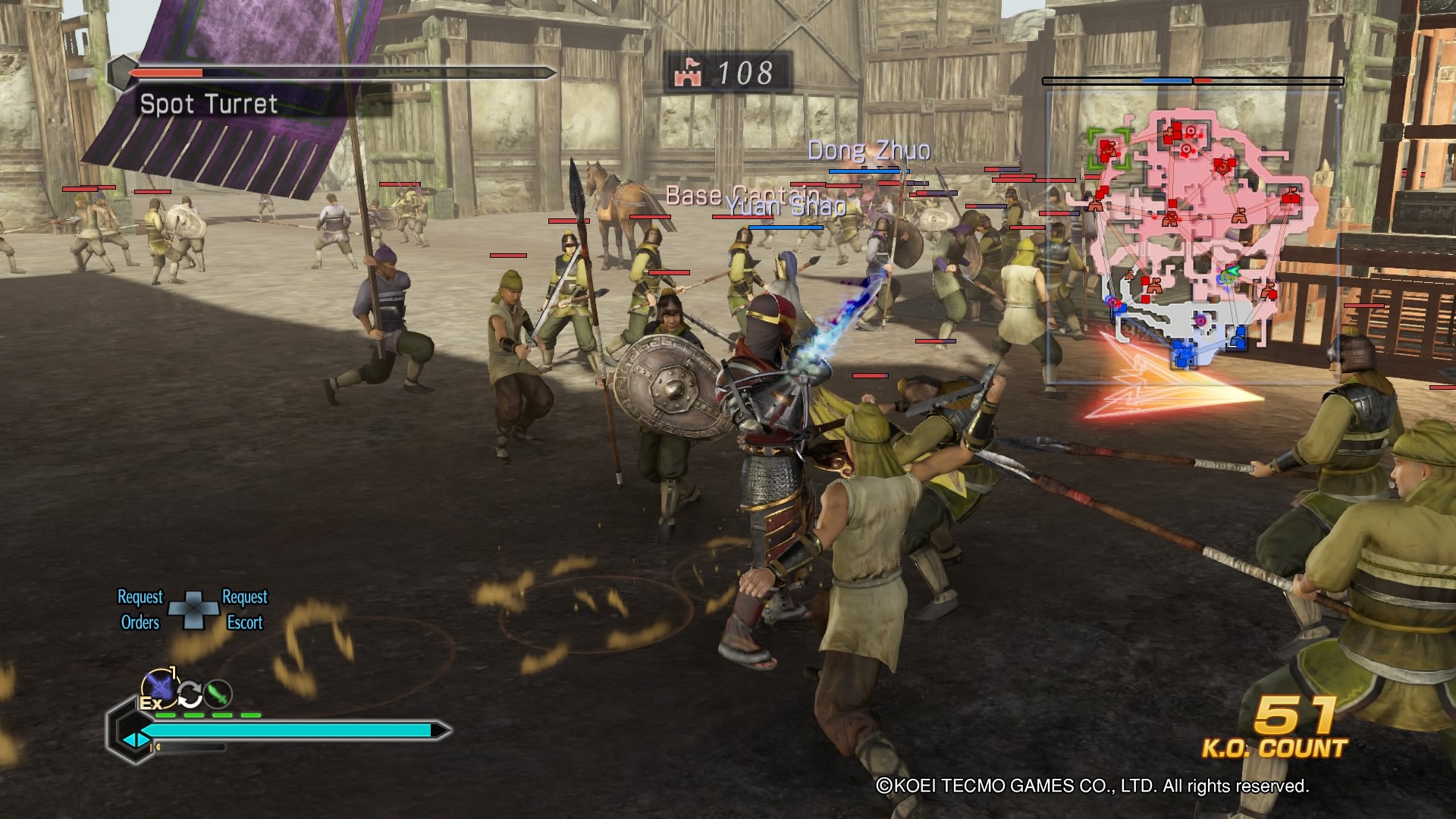1456x819 pixels.
Task: Click the Ex badge near the musou gauge
Action: [152, 703]
